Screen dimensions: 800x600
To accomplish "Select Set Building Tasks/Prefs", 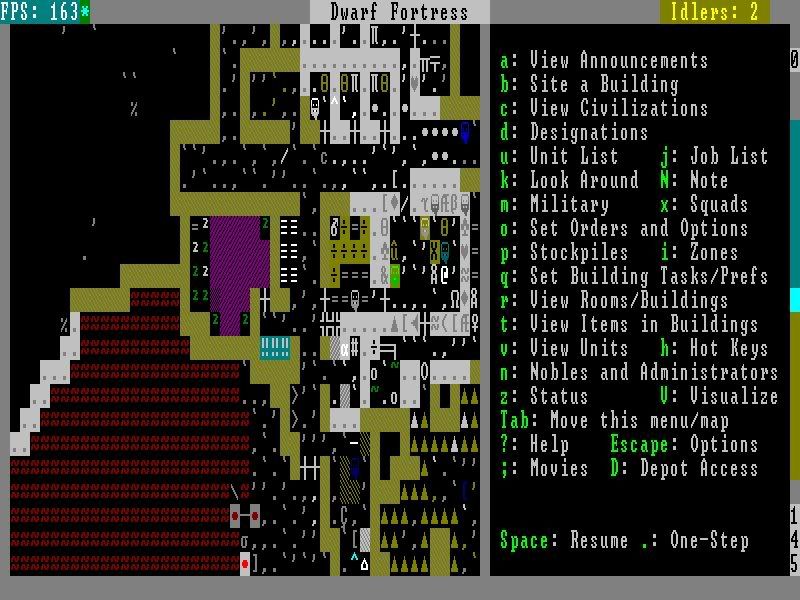I will point(648,276).
